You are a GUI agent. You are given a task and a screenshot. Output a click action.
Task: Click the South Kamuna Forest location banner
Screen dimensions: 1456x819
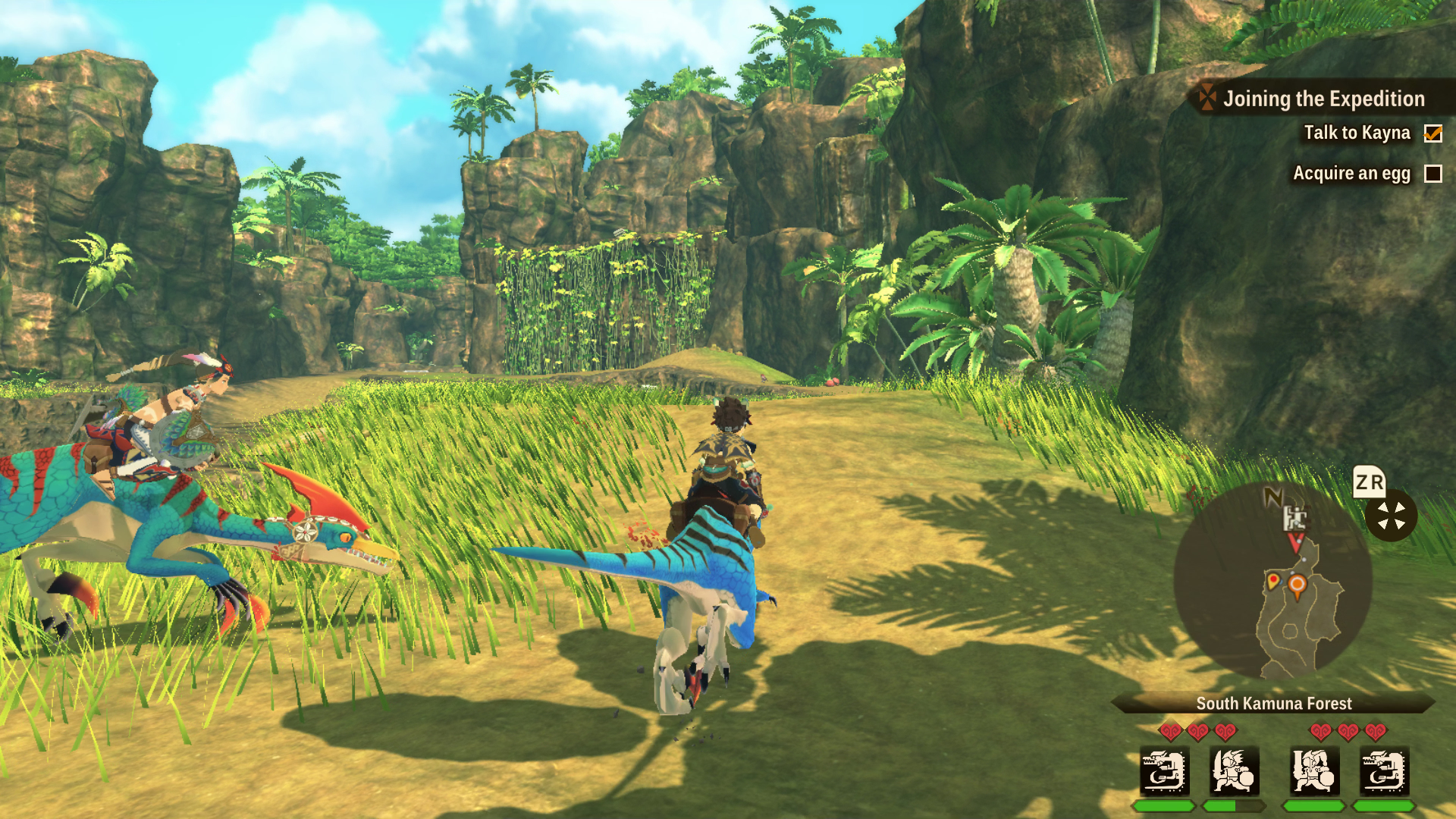click(1274, 703)
